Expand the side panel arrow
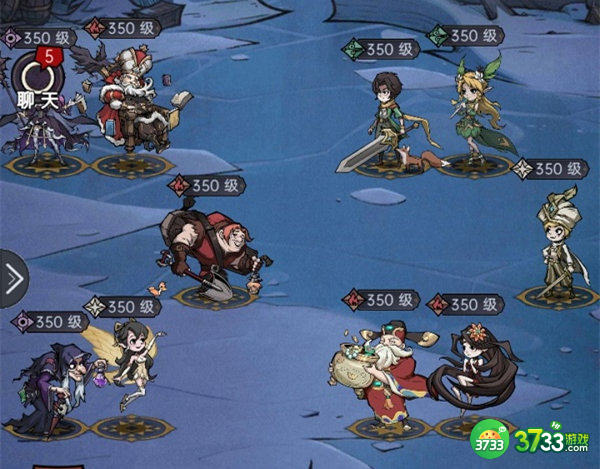Viewport: 600px width, 469px height. coord(13,279)
